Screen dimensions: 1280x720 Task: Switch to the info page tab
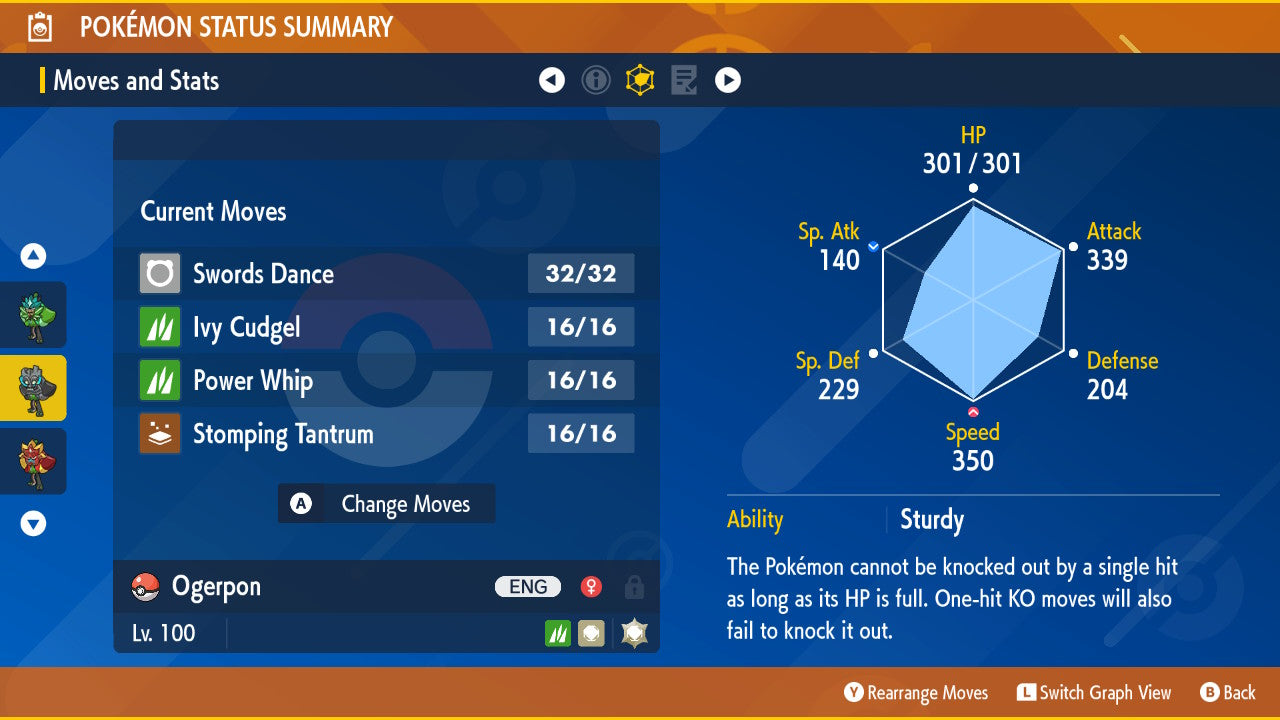tap(596, 80)
